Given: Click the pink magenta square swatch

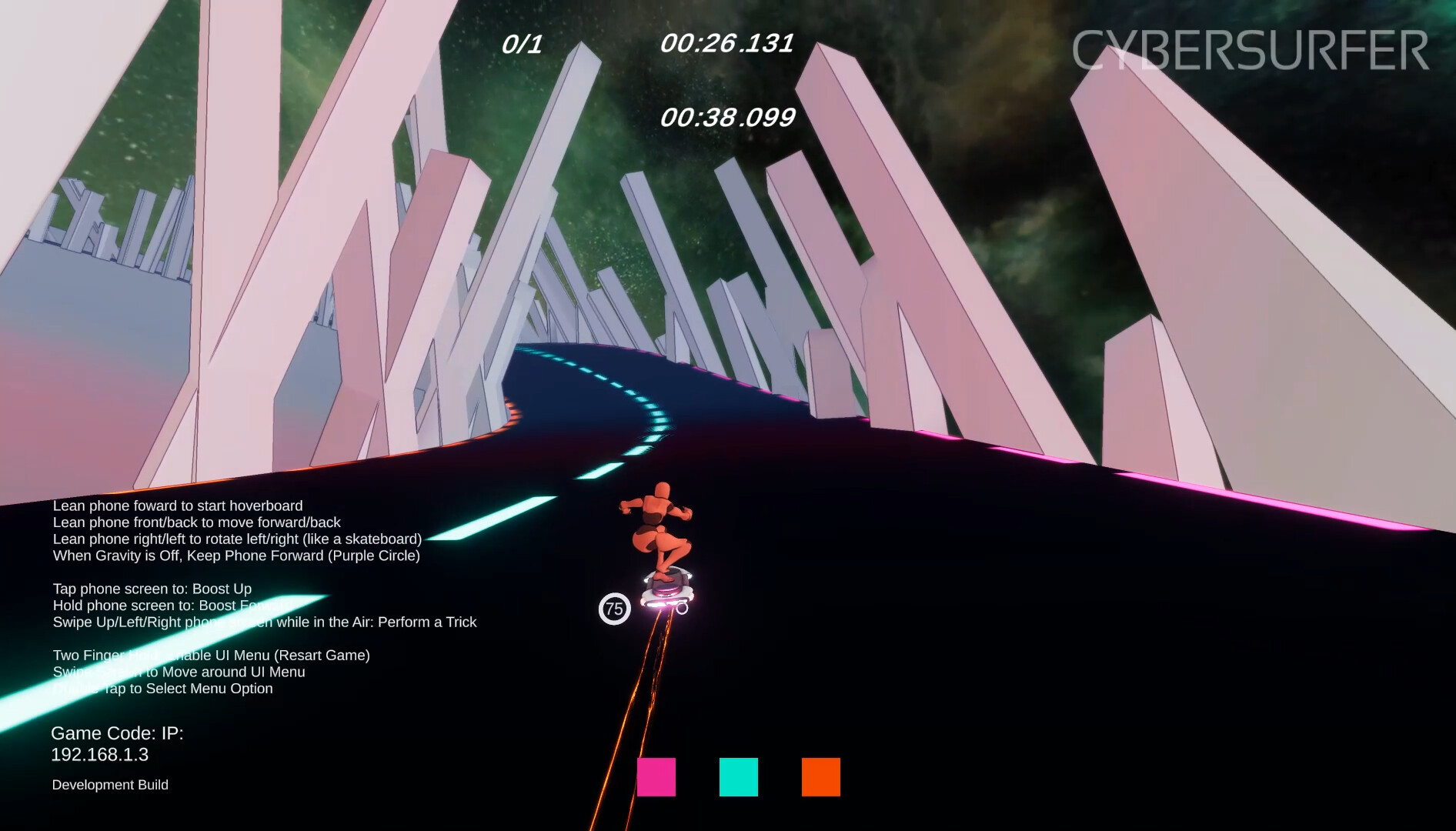Looking at the screenshot, I should tap(657, 779).
